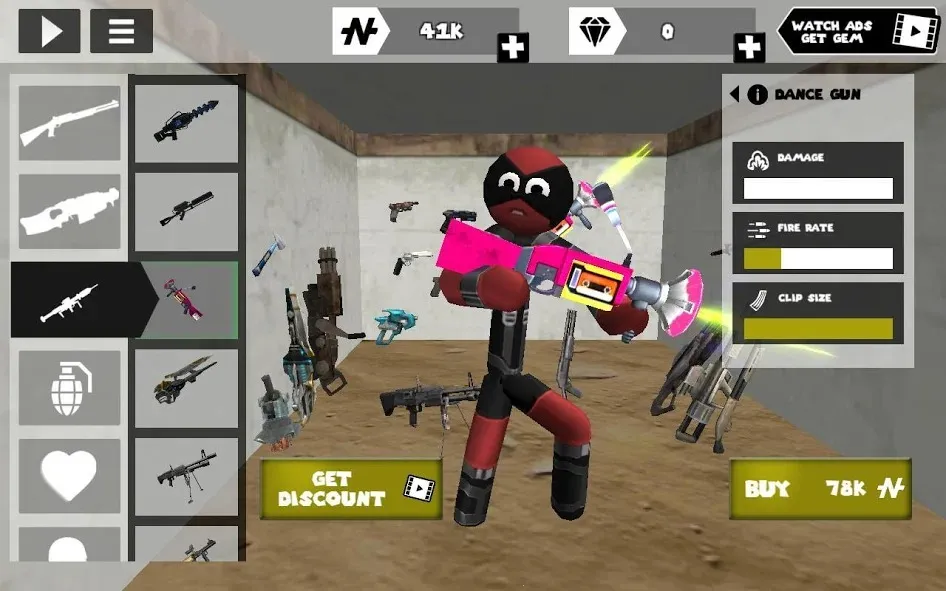Start the game with the play button
The image size is (946, 591).
pos(49,31)
